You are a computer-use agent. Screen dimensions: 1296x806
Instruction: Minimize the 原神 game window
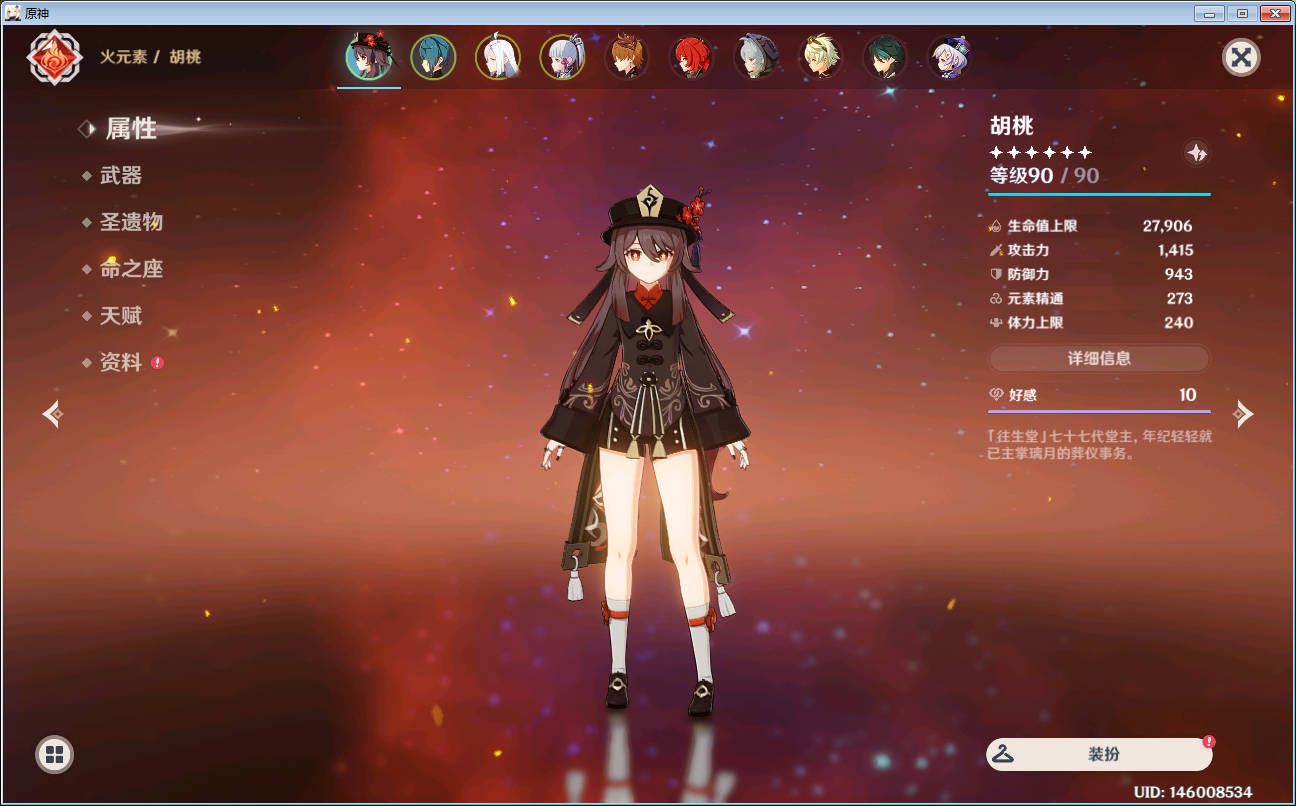click(x=1210, y=13)
